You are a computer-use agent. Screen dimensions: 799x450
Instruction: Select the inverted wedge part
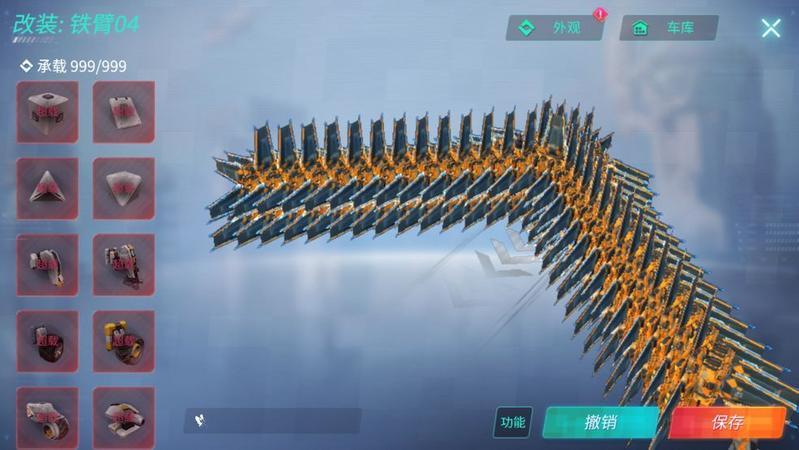[124, 188]
